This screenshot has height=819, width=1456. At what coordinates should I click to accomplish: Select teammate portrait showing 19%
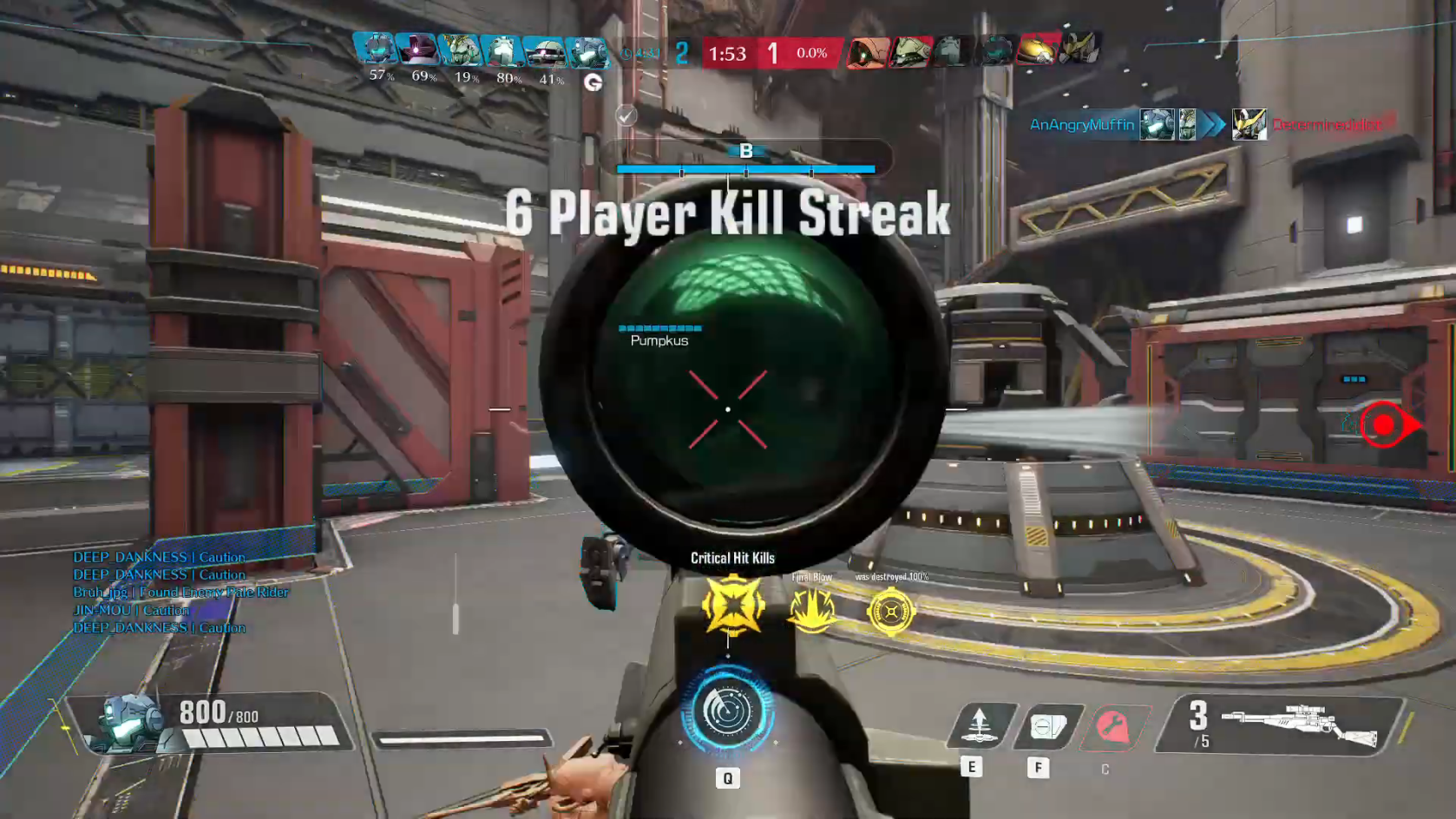[x=460, y=50]
